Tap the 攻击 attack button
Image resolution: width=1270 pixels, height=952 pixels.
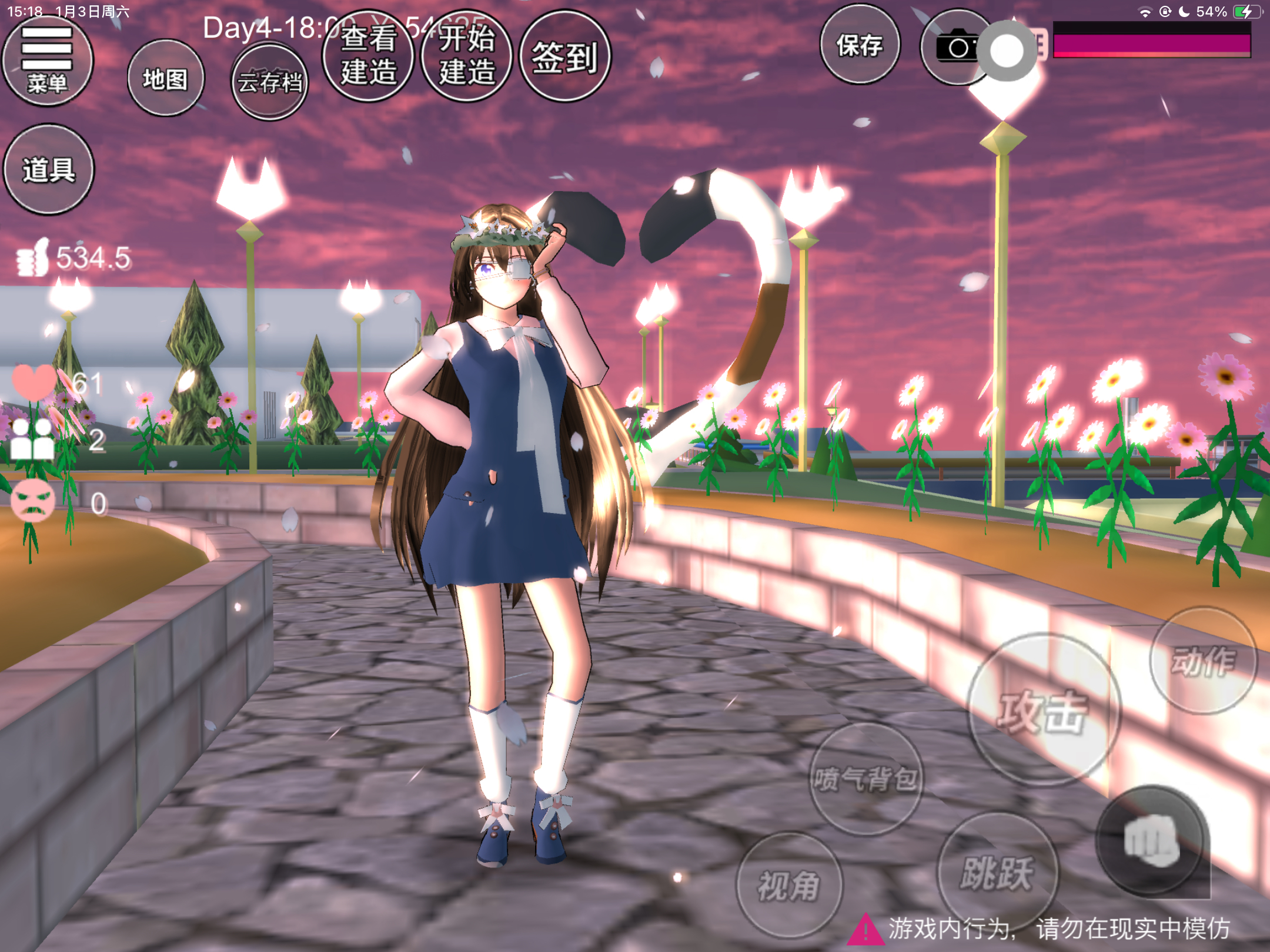pos(1044,710)
